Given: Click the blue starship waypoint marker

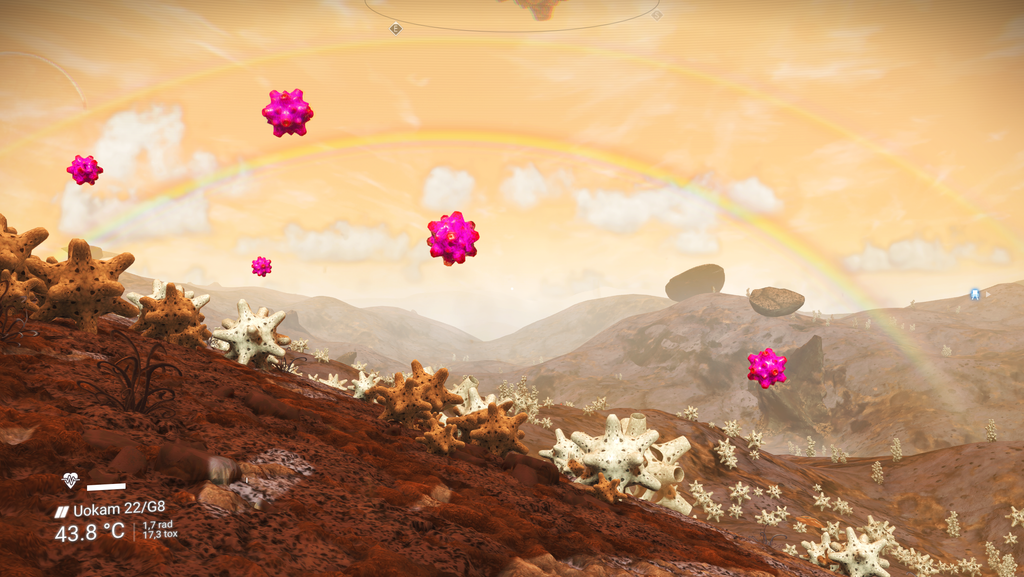Looking at the screenshot, I should tap(974, 294).
